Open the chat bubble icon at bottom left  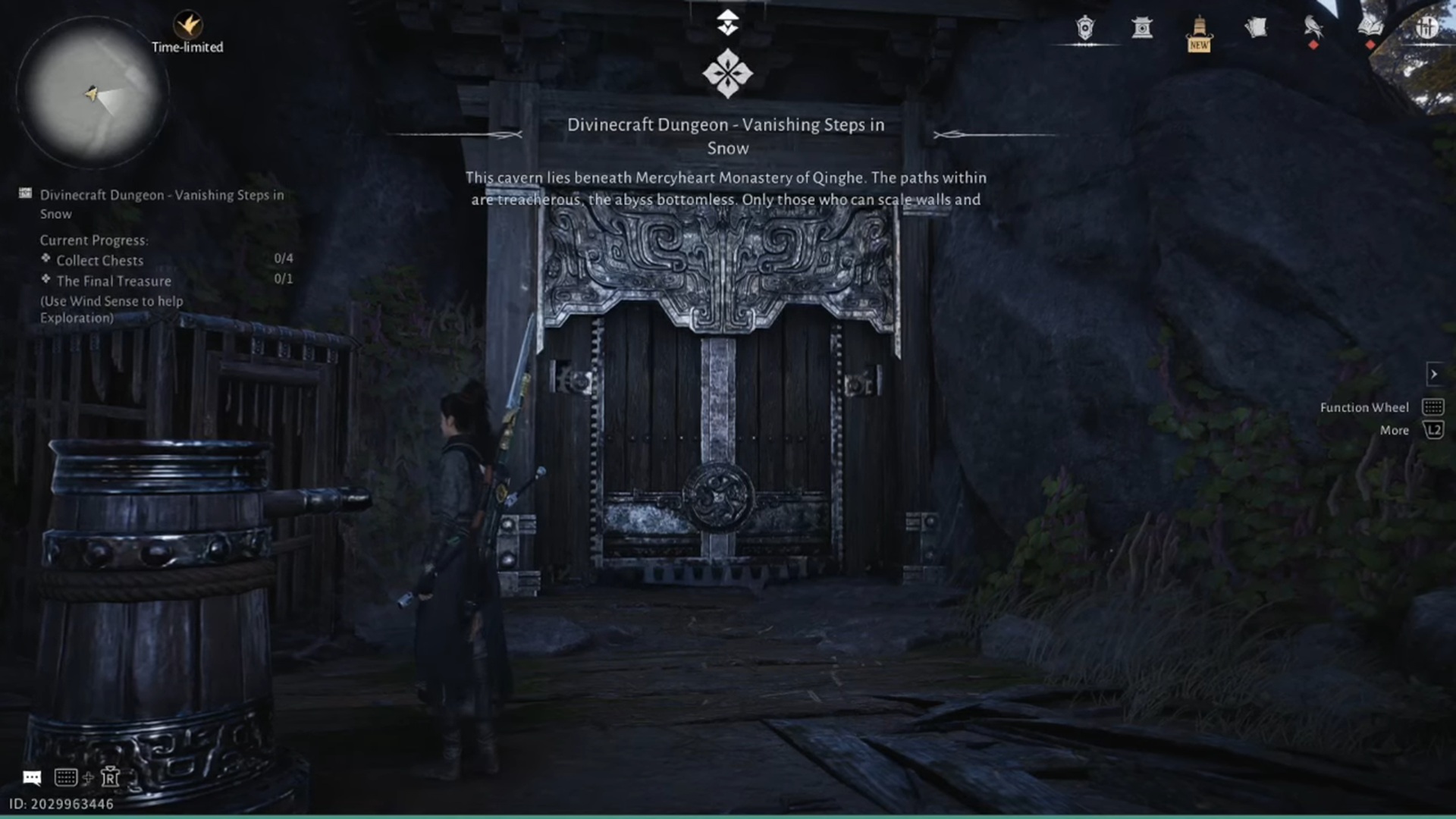click(x=32, y=777)
